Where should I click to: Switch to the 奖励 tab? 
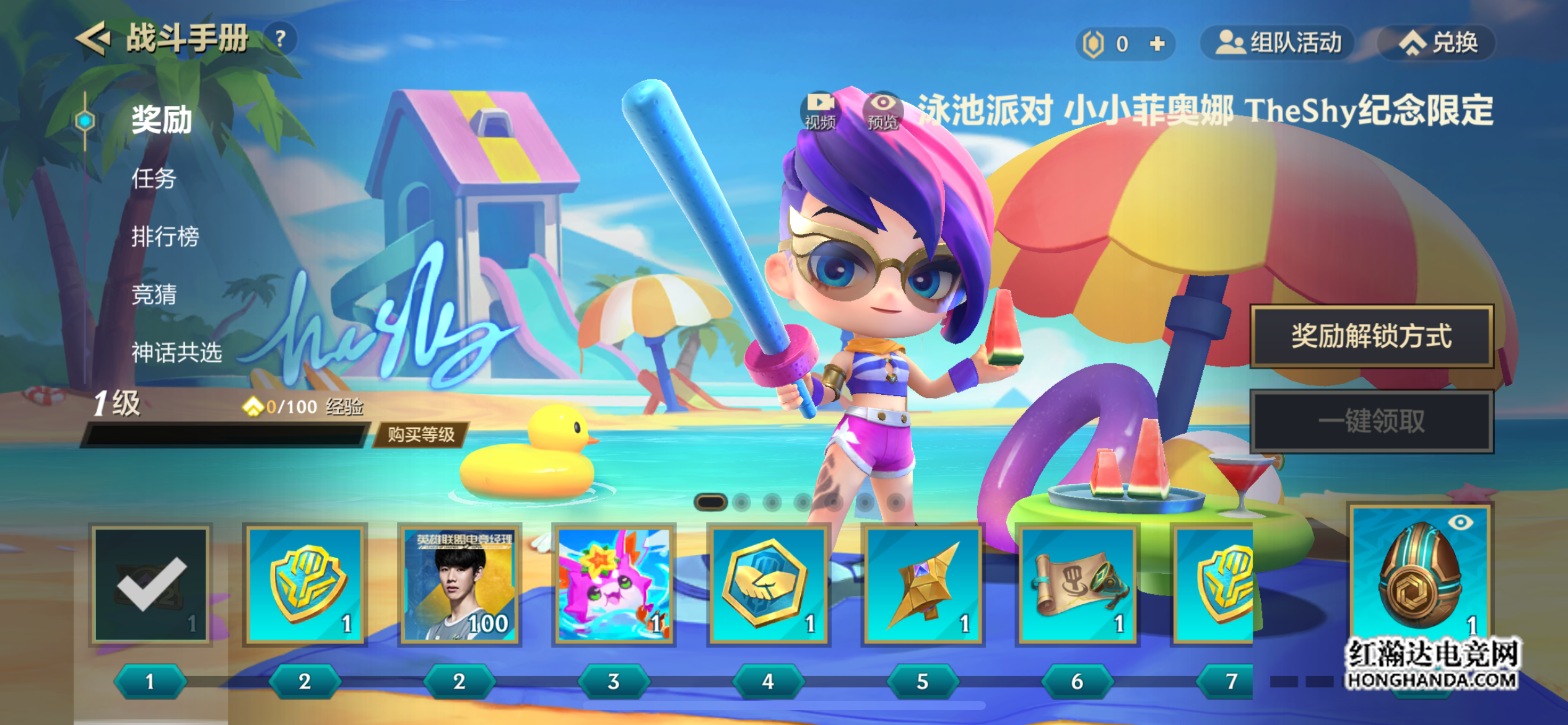click(x=161, y=120)
